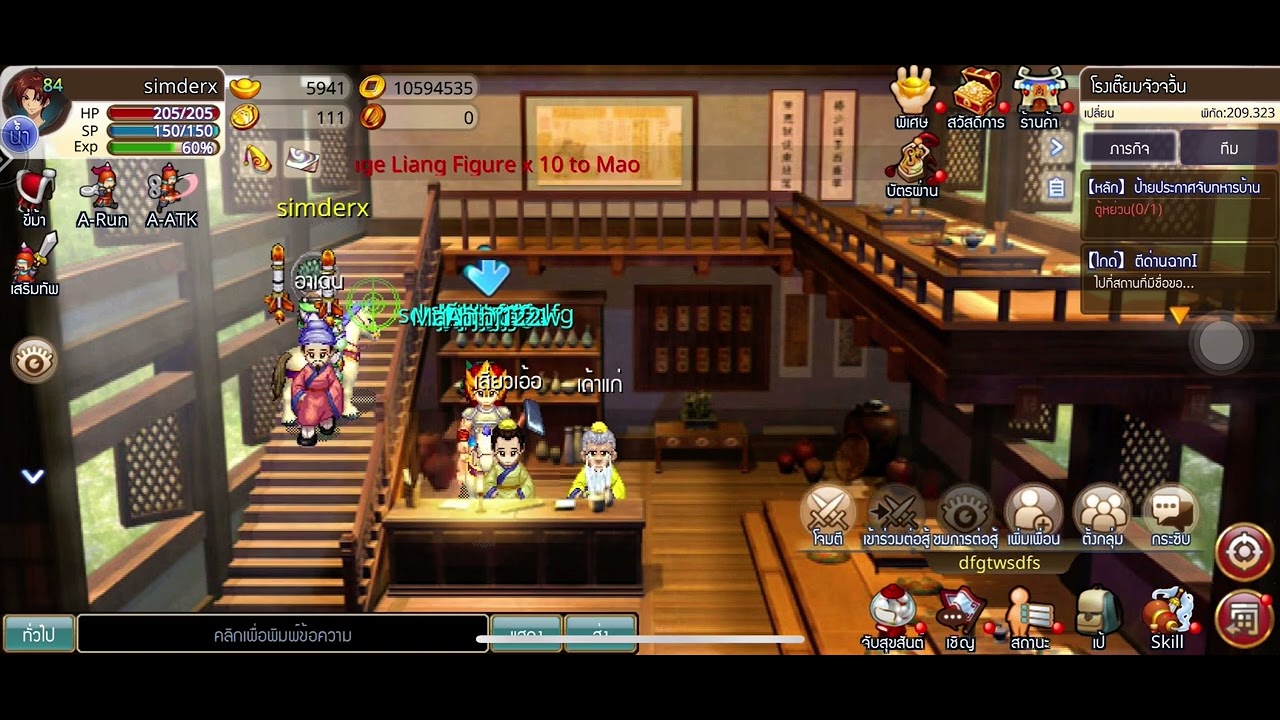This screenshot has width=1280, height=720.
Task: Click the โจมตี attack button
Action: (828, 514)
